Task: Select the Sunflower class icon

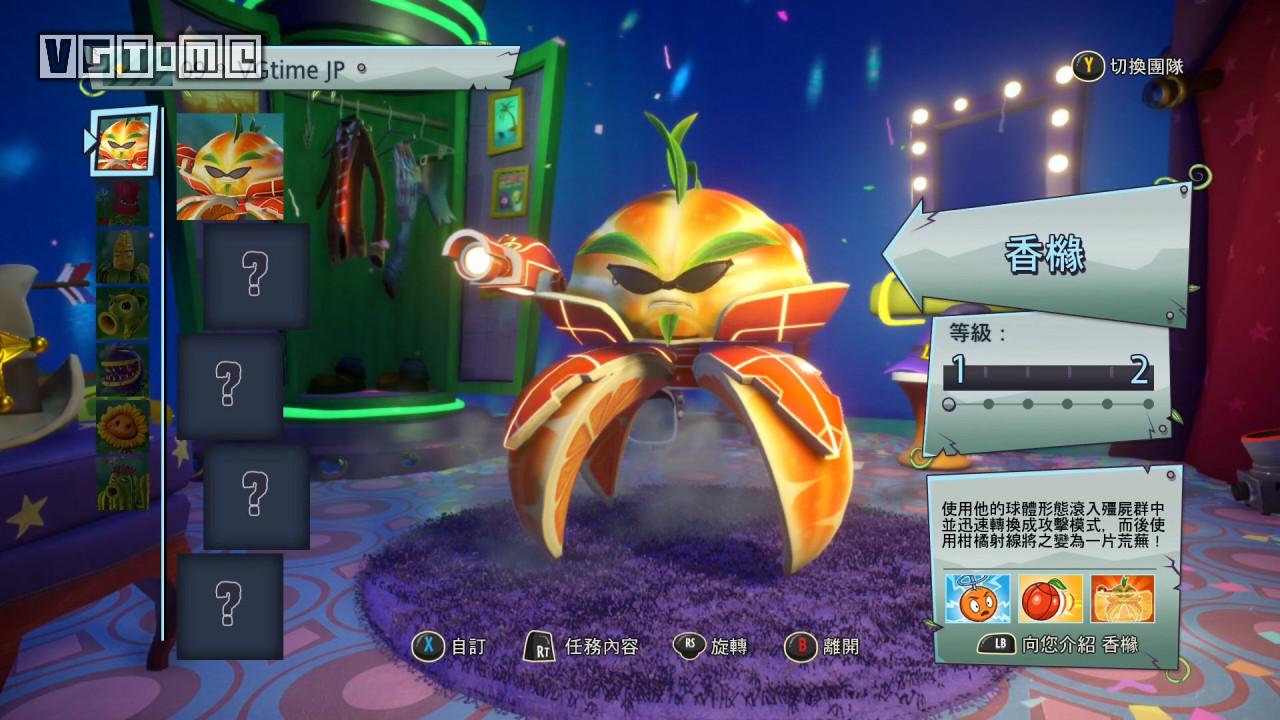Action: coord(123,426)
